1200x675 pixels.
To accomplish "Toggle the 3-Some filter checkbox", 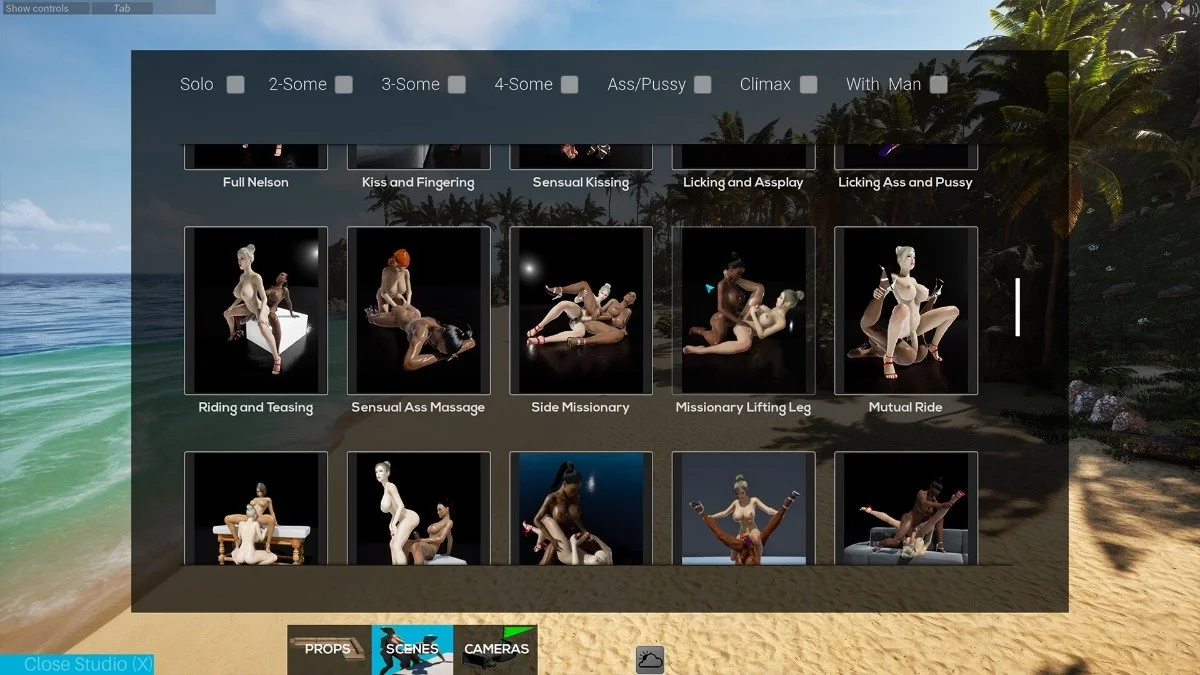I will (x=457, y=85).
